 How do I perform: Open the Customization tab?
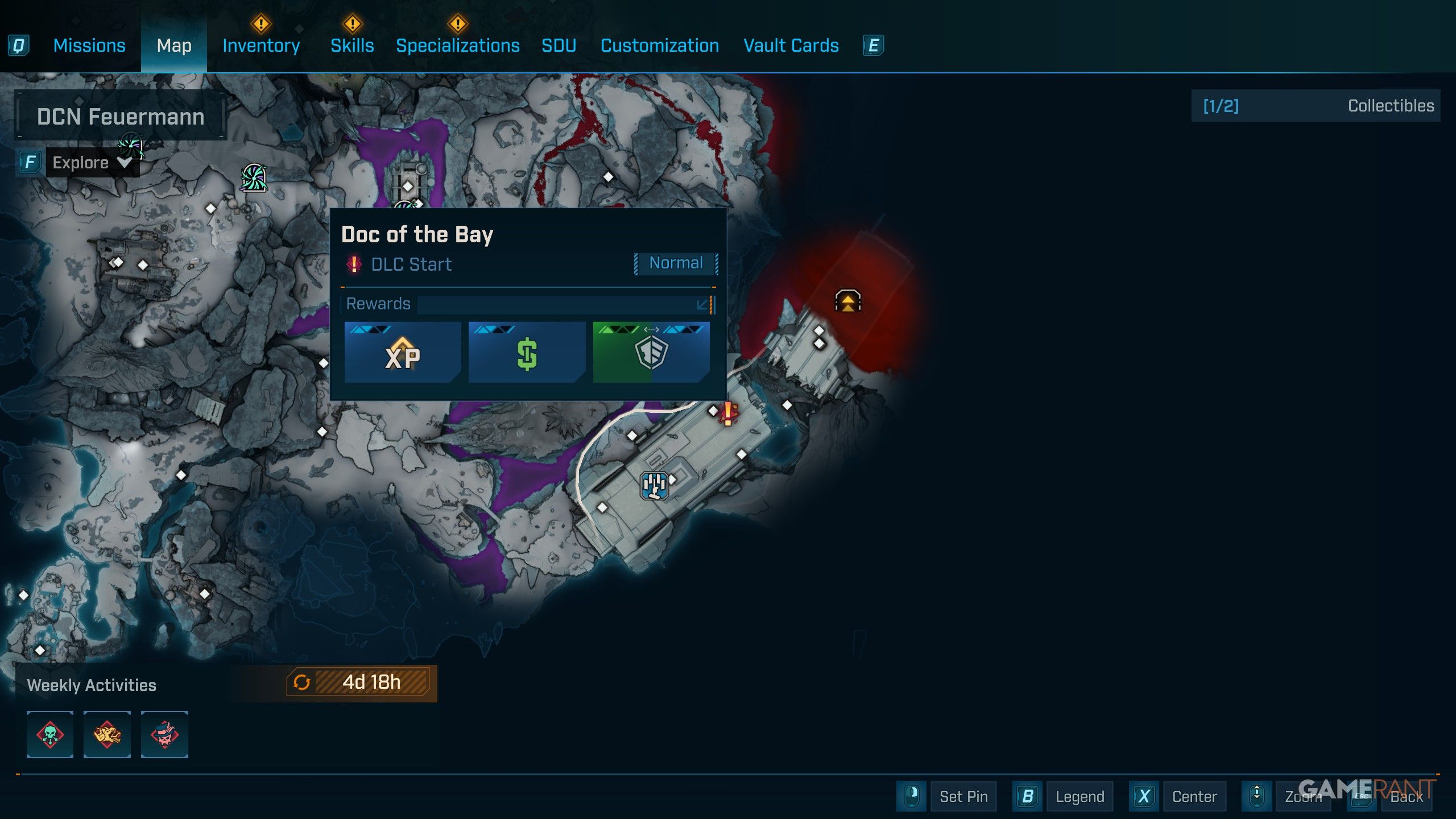pyautogui.click(x=660, y=45)
